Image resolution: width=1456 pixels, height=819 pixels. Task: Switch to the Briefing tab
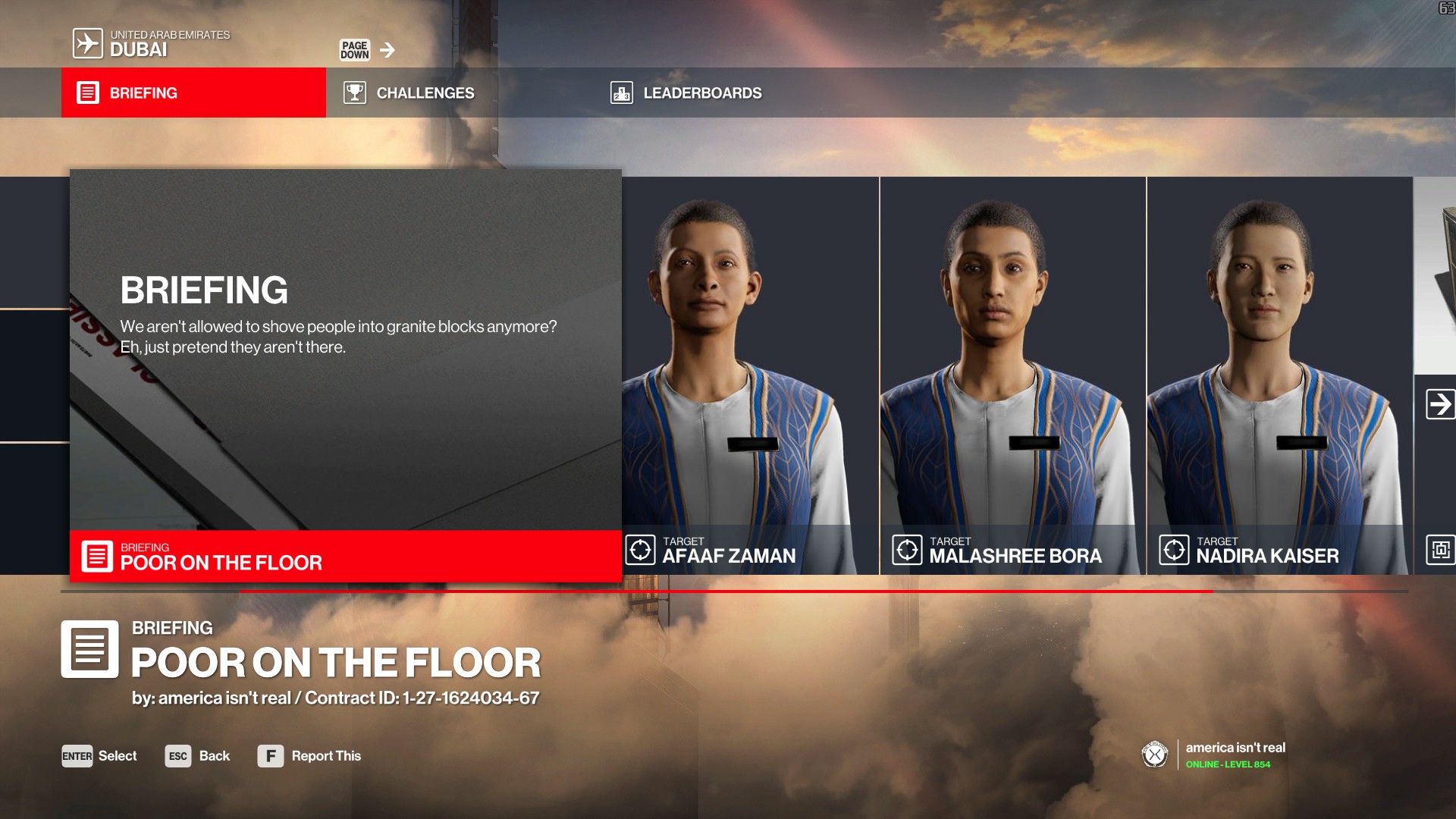coord(193,93)
